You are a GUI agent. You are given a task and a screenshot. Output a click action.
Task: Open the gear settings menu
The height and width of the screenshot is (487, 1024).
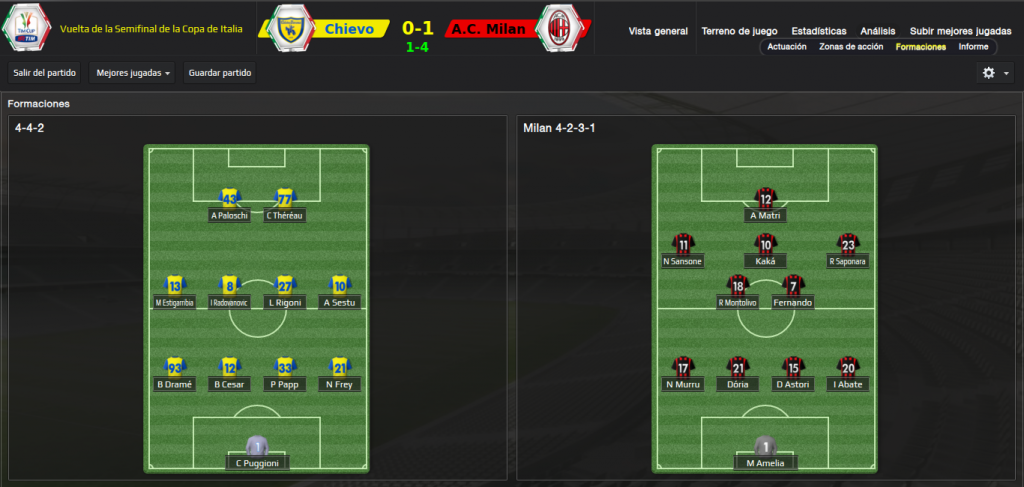tap(994, 73)
